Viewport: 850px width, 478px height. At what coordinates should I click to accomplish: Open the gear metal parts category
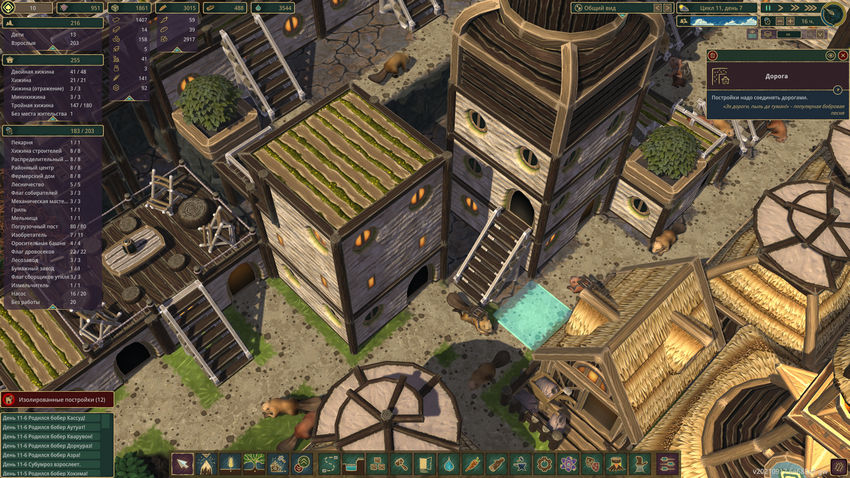(x=545, y=464)
